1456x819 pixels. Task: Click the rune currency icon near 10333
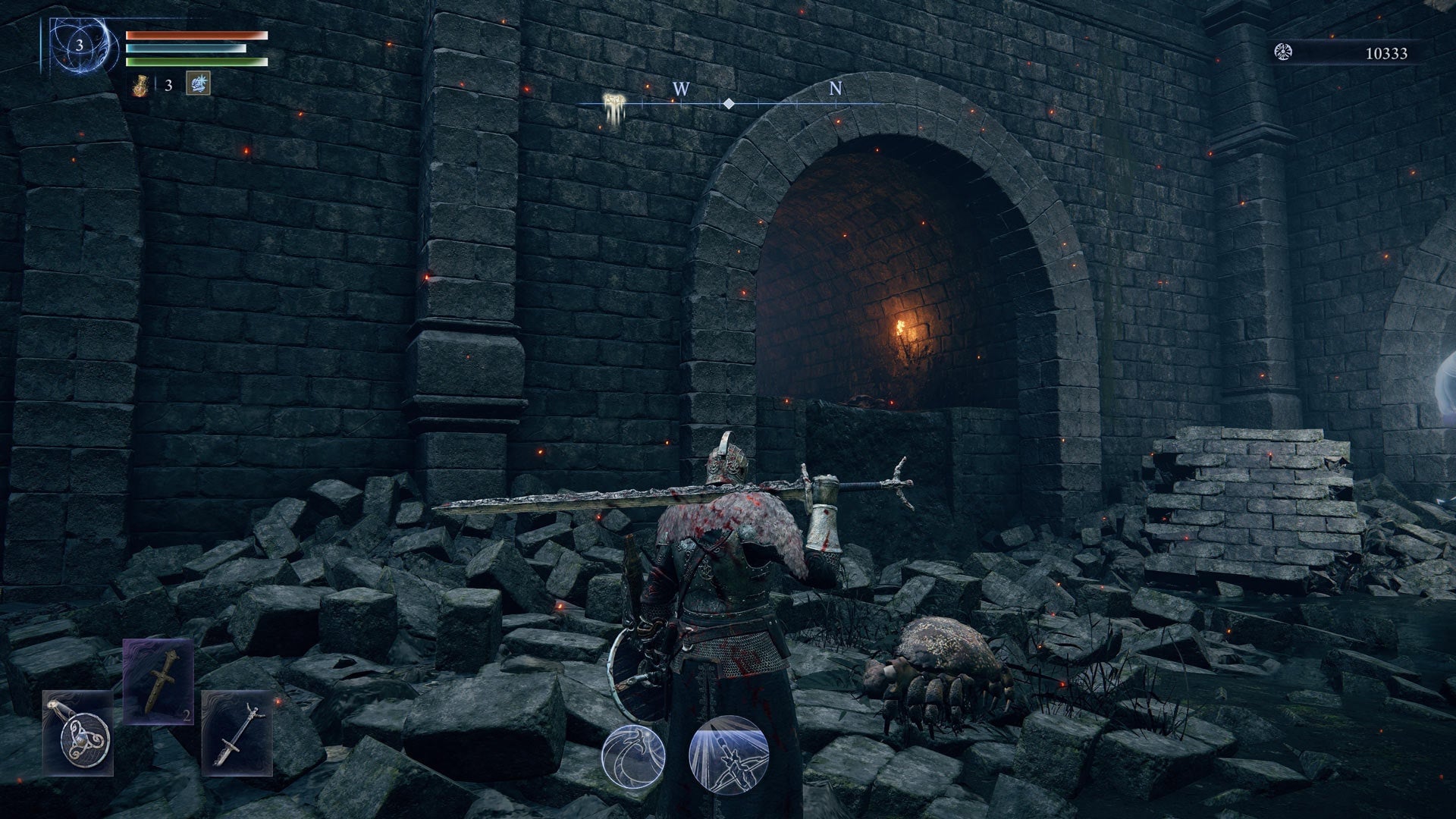[x=1284, y=52]
